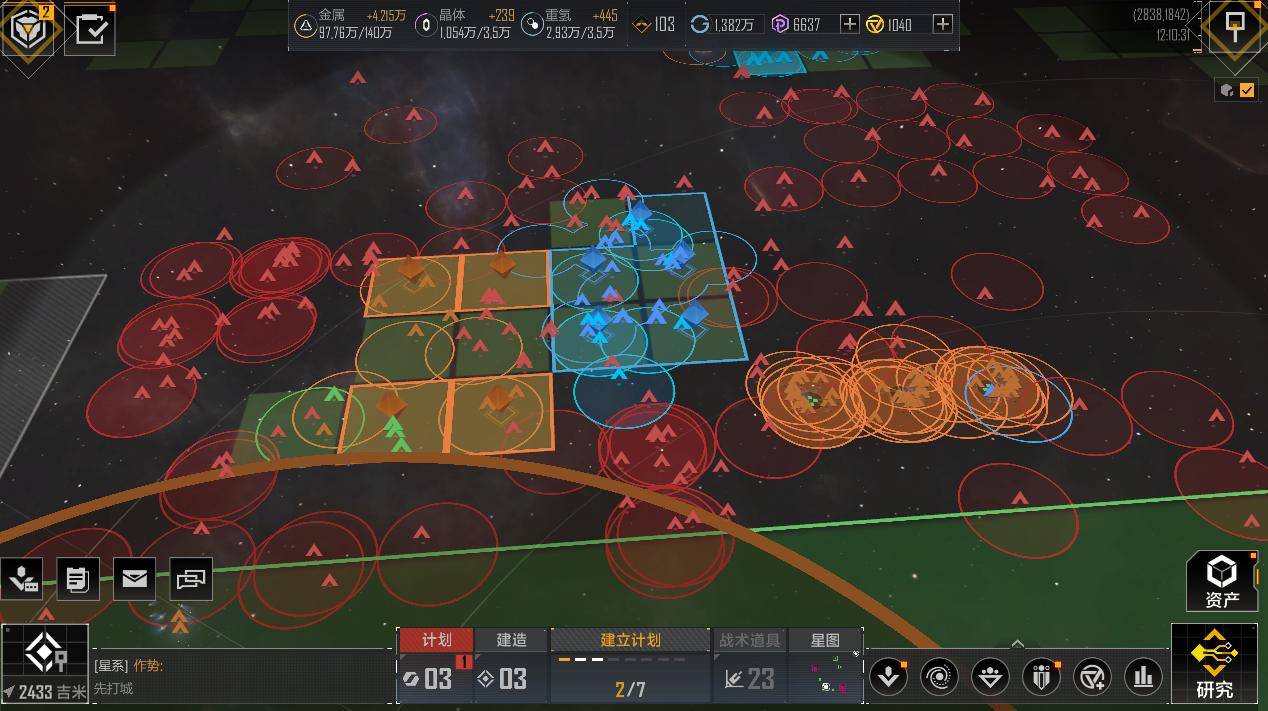Open the star system chat message box
Screen dimensions: 1268x711
240,676
